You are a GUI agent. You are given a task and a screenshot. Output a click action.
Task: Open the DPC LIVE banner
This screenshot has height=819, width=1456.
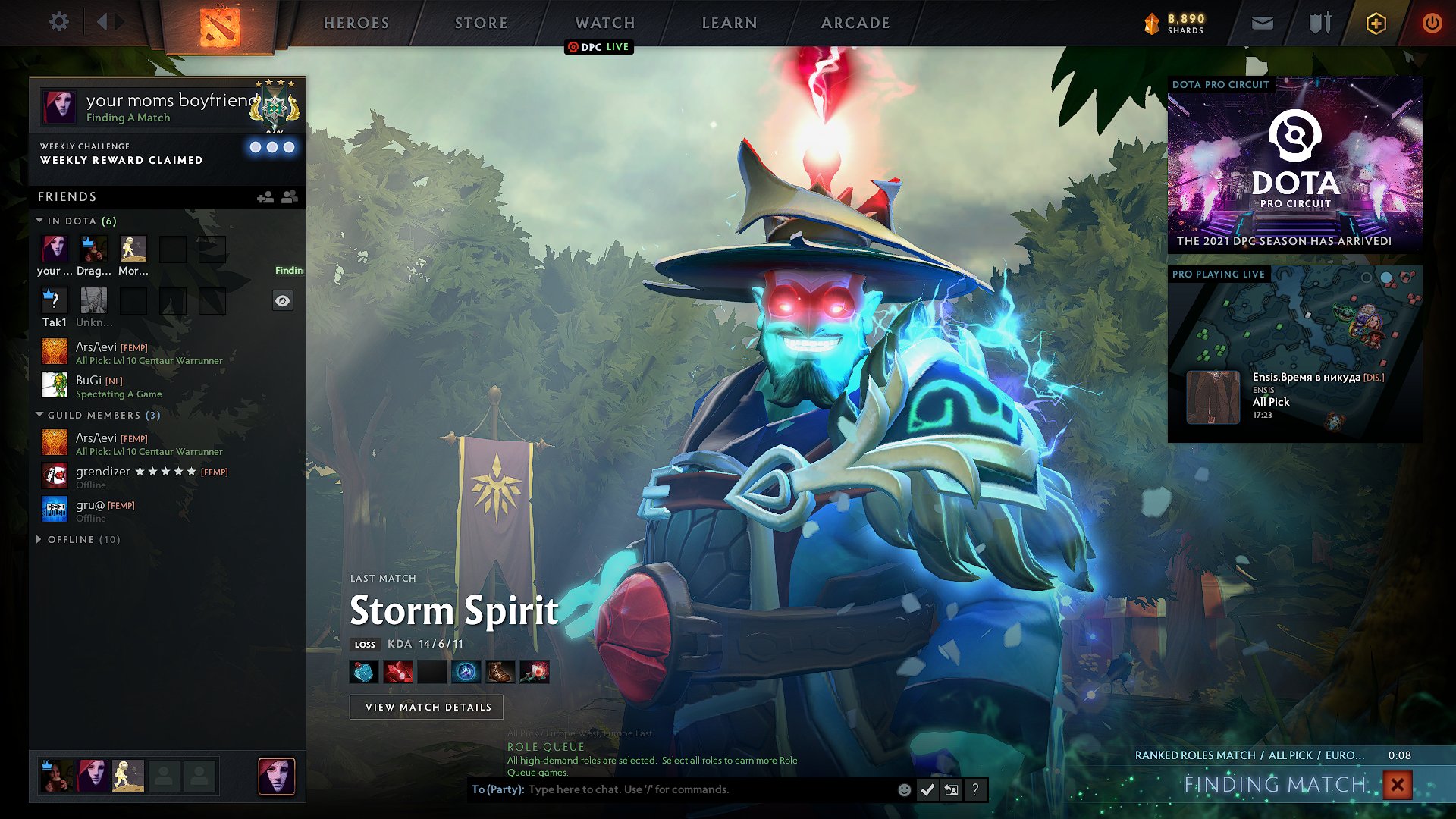599,47
